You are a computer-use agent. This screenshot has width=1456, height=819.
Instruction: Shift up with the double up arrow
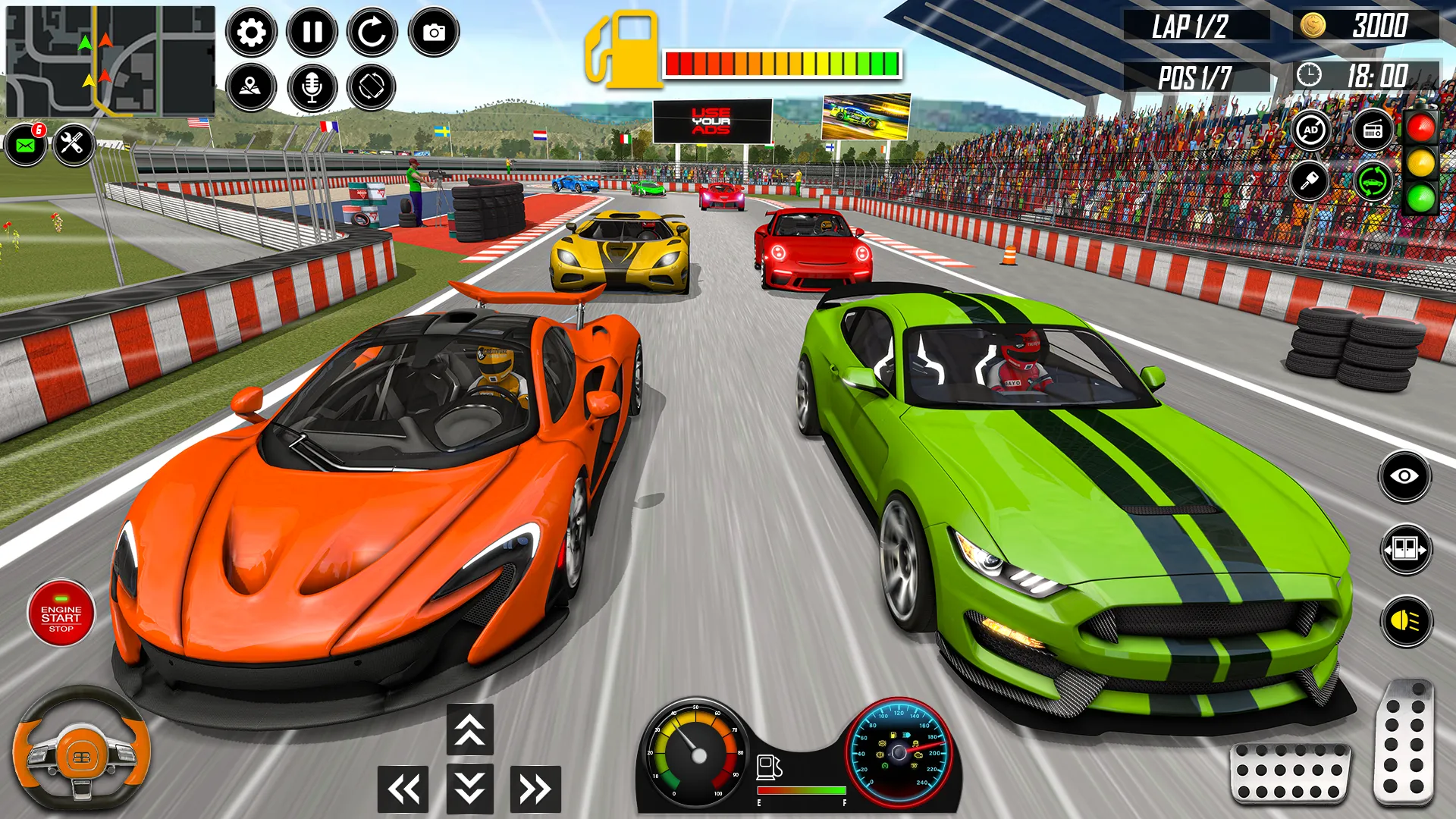[x=470, y=730]
